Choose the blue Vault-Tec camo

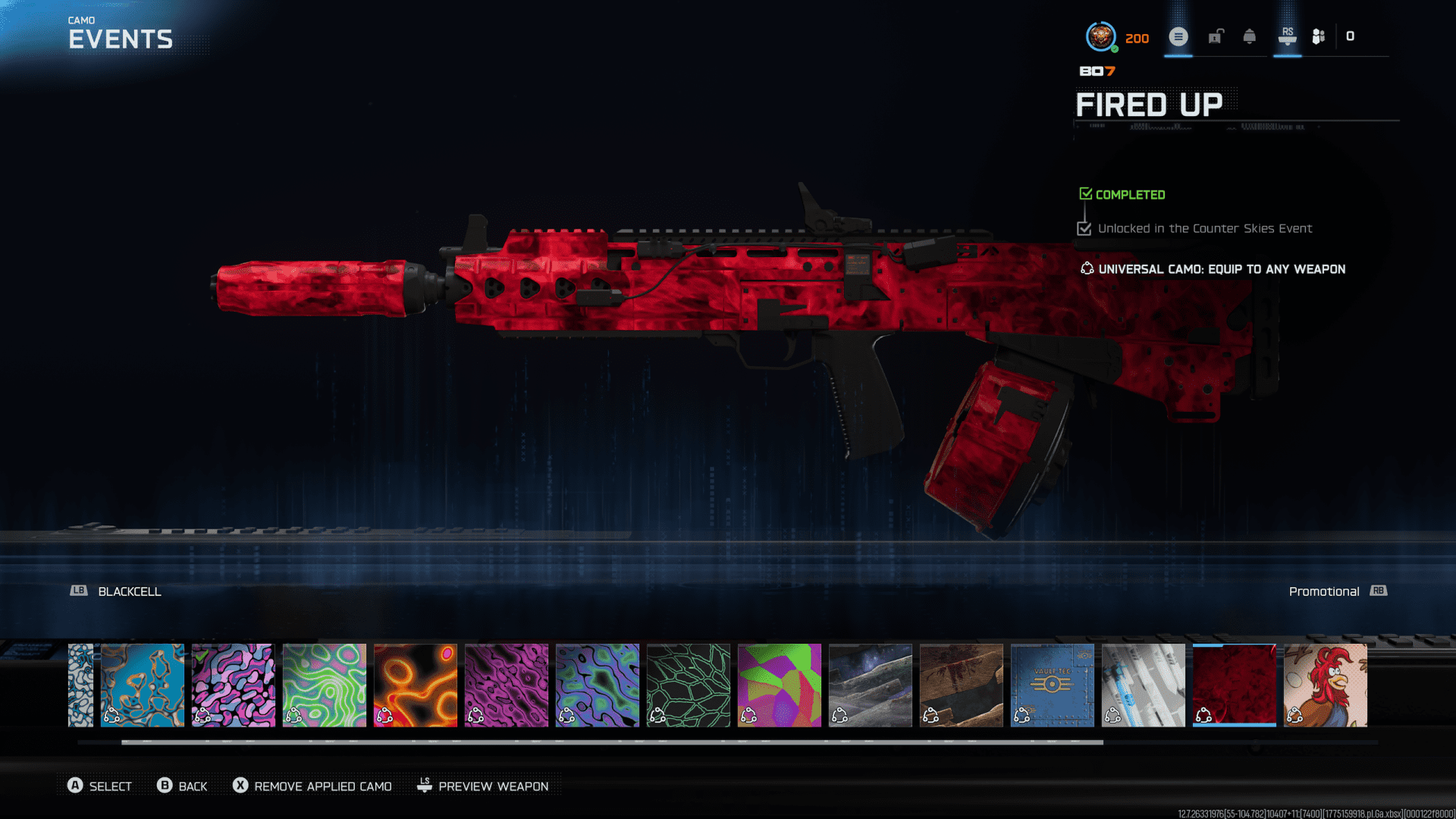click(x=1053, y=685)
